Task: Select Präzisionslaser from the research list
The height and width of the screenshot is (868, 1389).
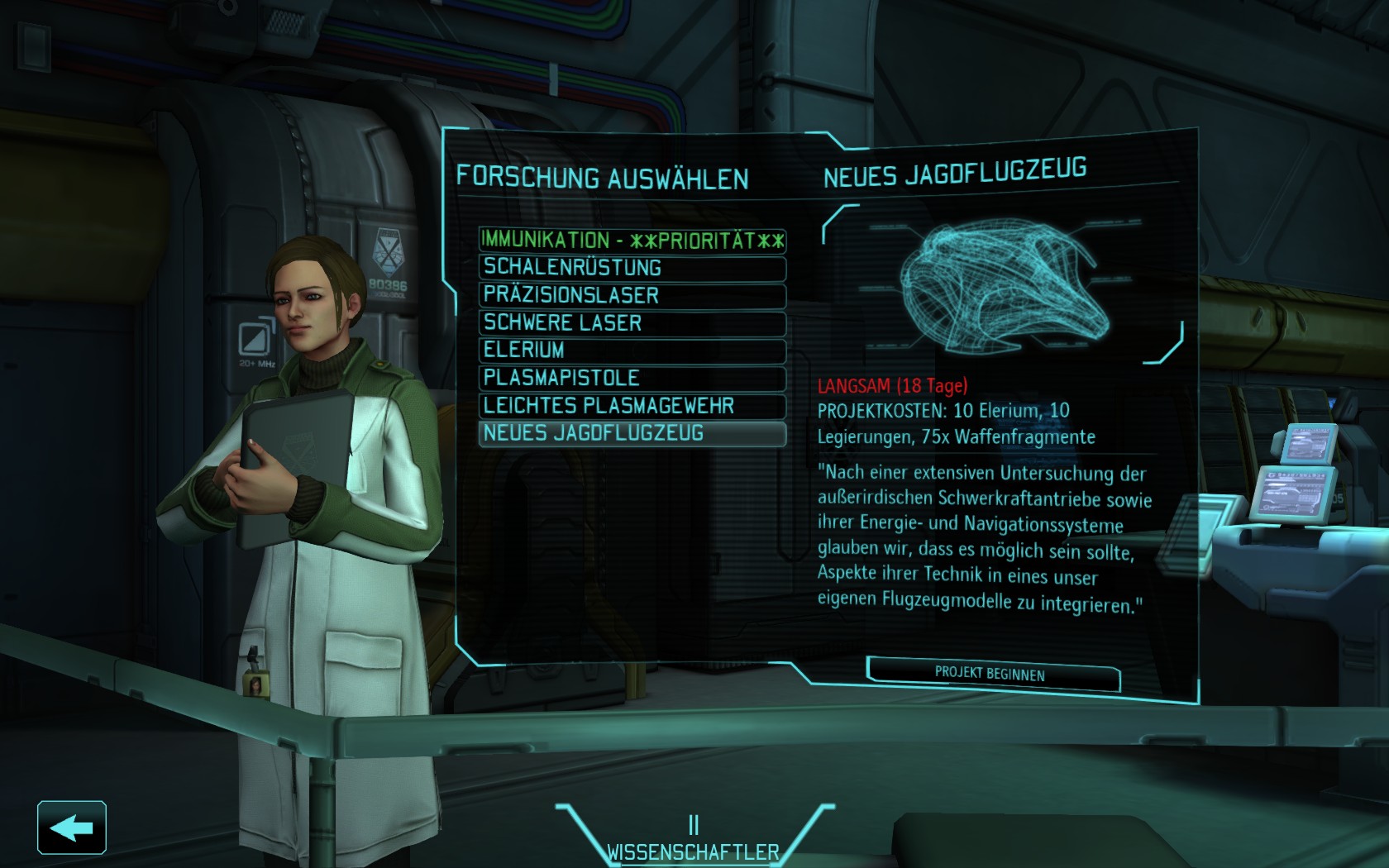Action: tap(632, 295)
